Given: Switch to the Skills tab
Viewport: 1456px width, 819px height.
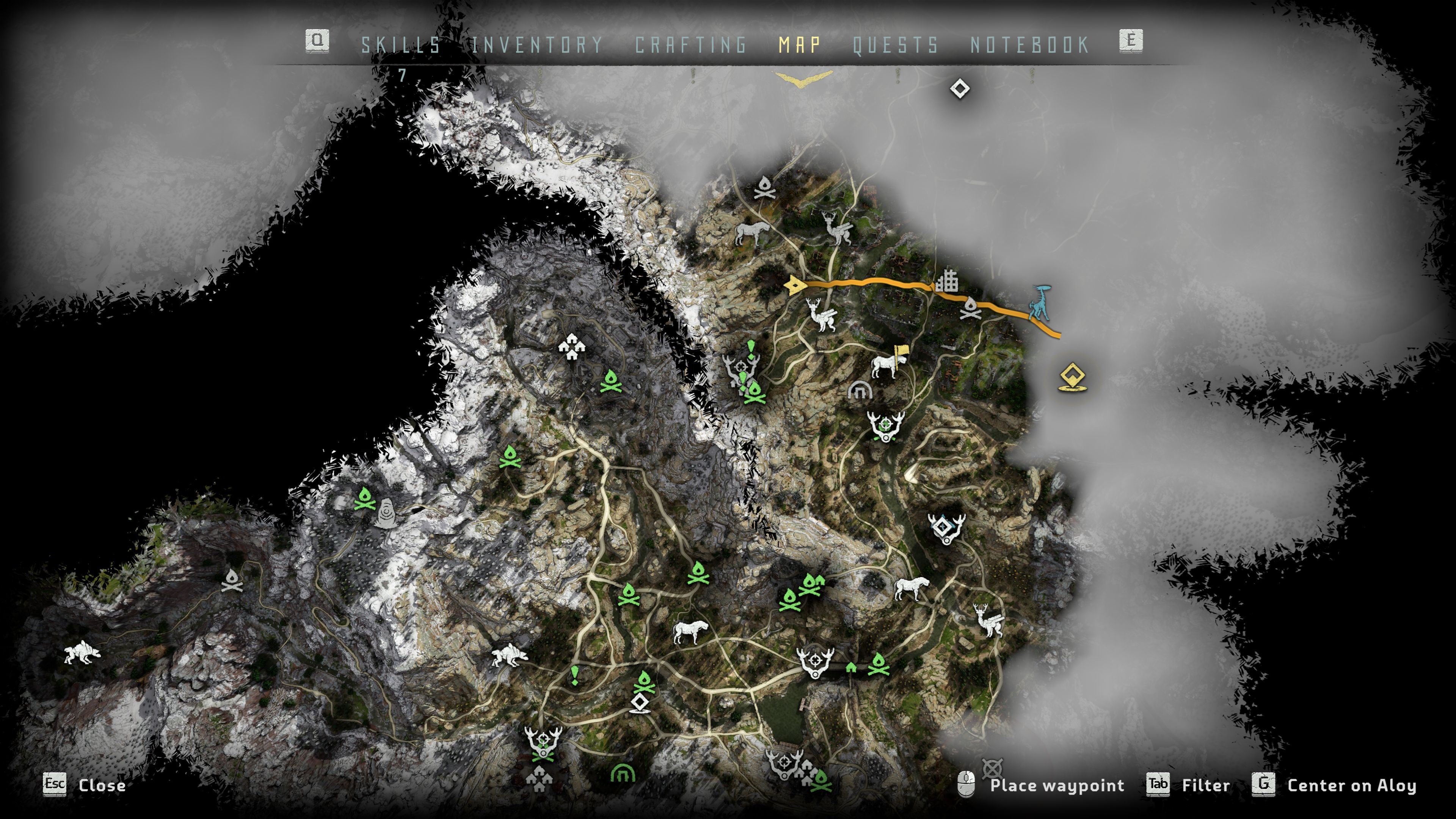Looking at the screenshot, I should click(401, 45).
